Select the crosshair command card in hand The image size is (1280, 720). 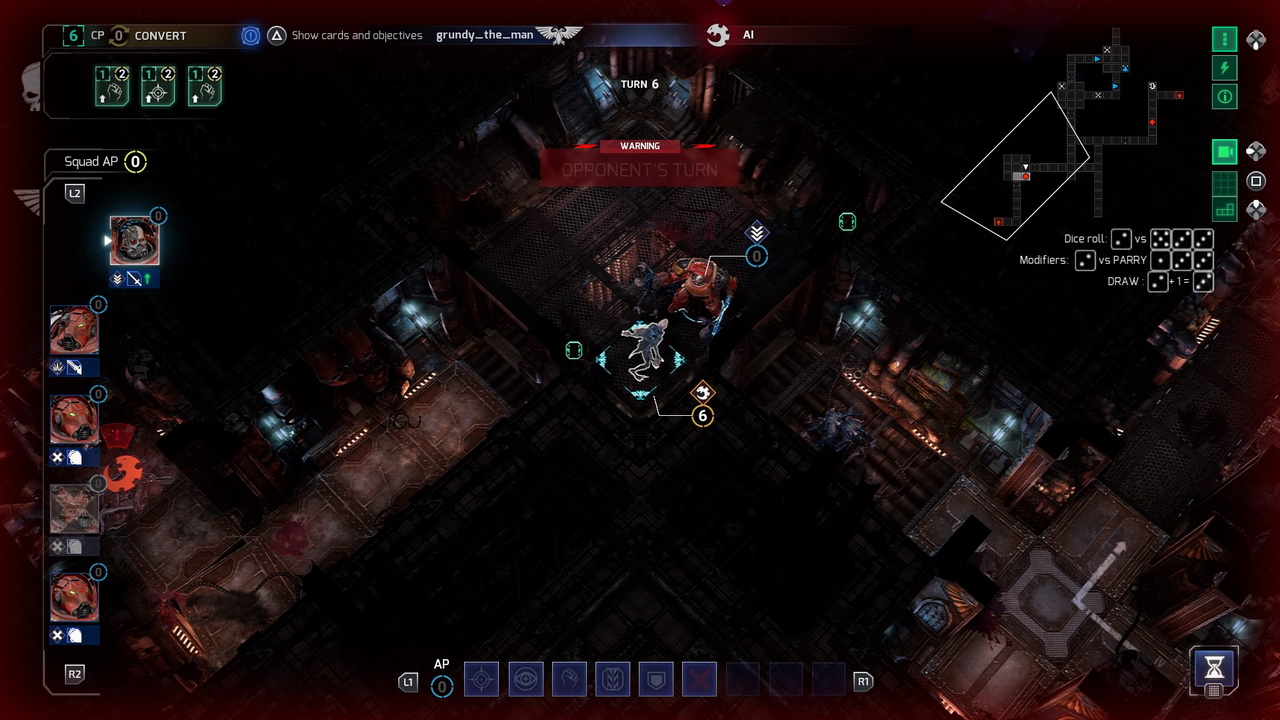158,86
